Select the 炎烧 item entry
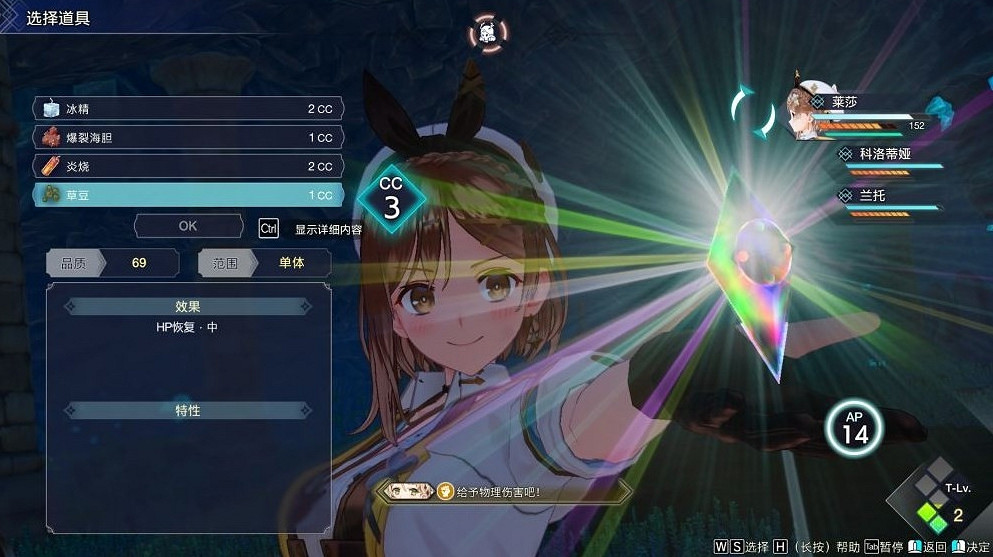This screenshot has height=557, width=993. [188, 166]
